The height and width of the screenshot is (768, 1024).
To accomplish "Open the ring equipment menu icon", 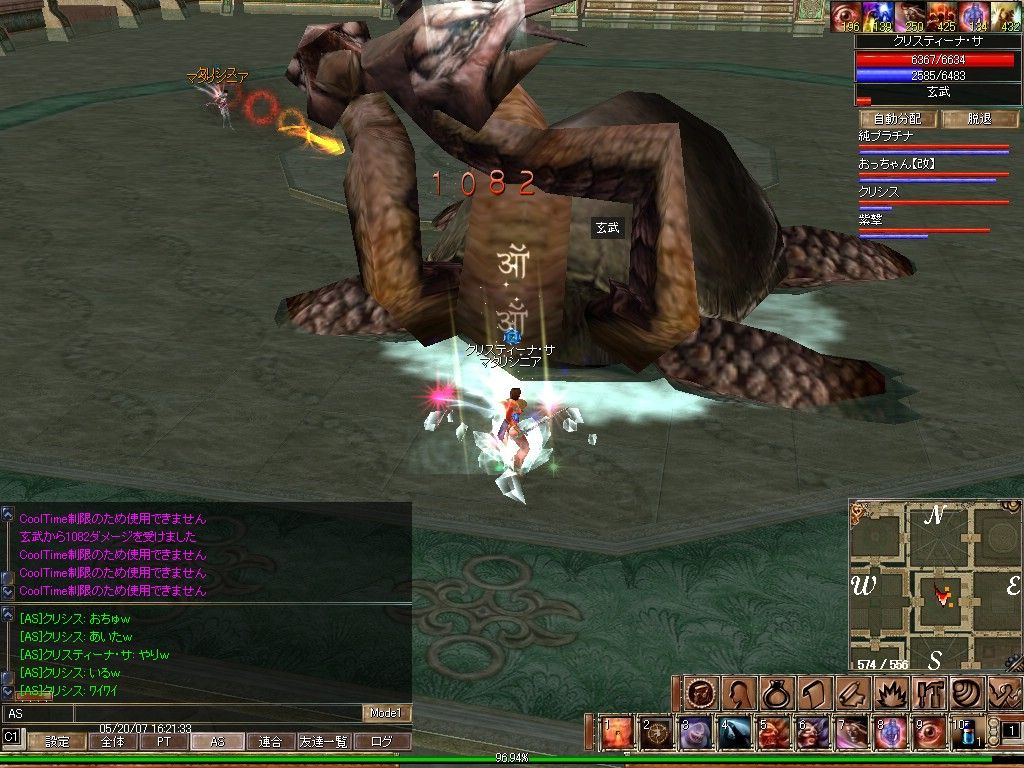I will (778, 693).
